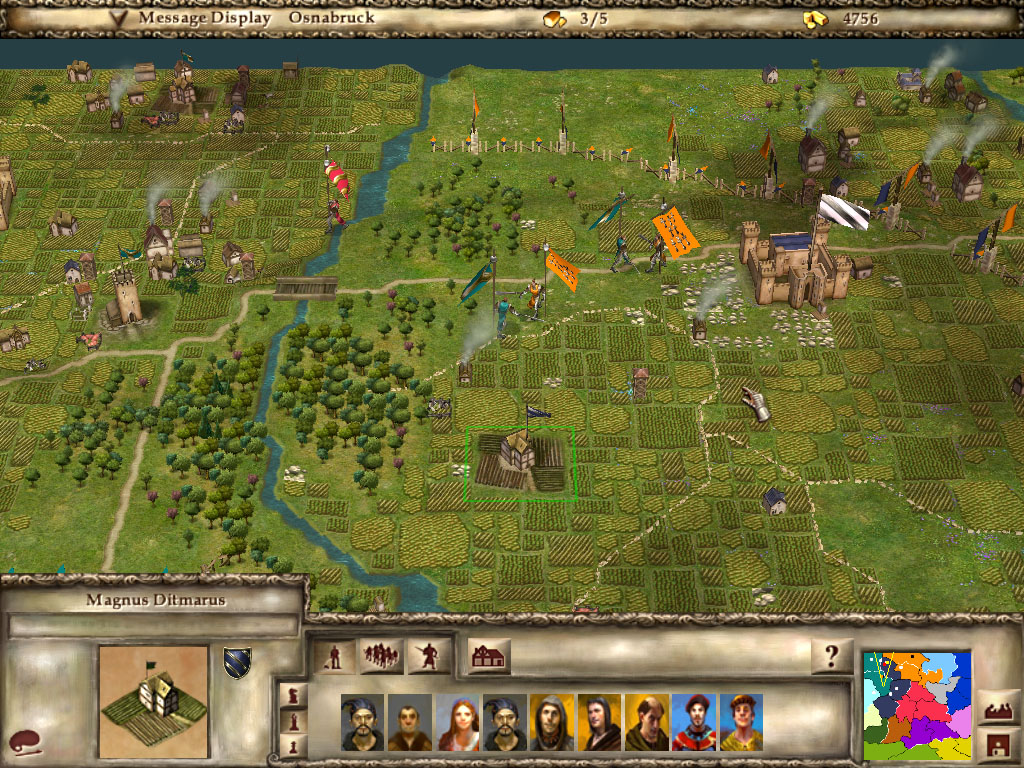
Task: Select the top chess pawn icon
Action: pyautogui.click(x=292, y=693)
